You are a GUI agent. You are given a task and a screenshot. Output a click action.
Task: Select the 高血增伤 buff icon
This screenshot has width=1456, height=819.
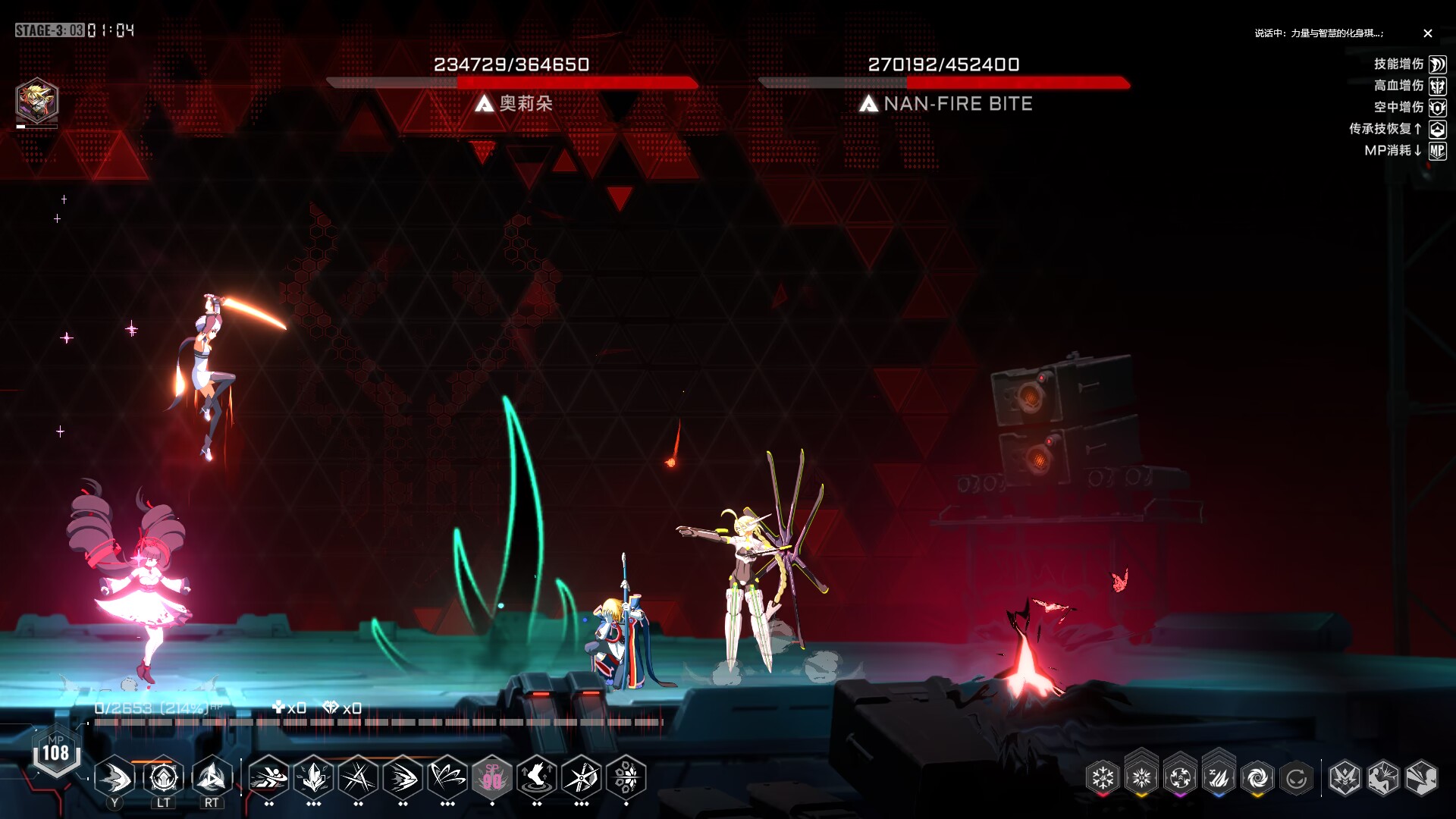(x=1437, y=86)
